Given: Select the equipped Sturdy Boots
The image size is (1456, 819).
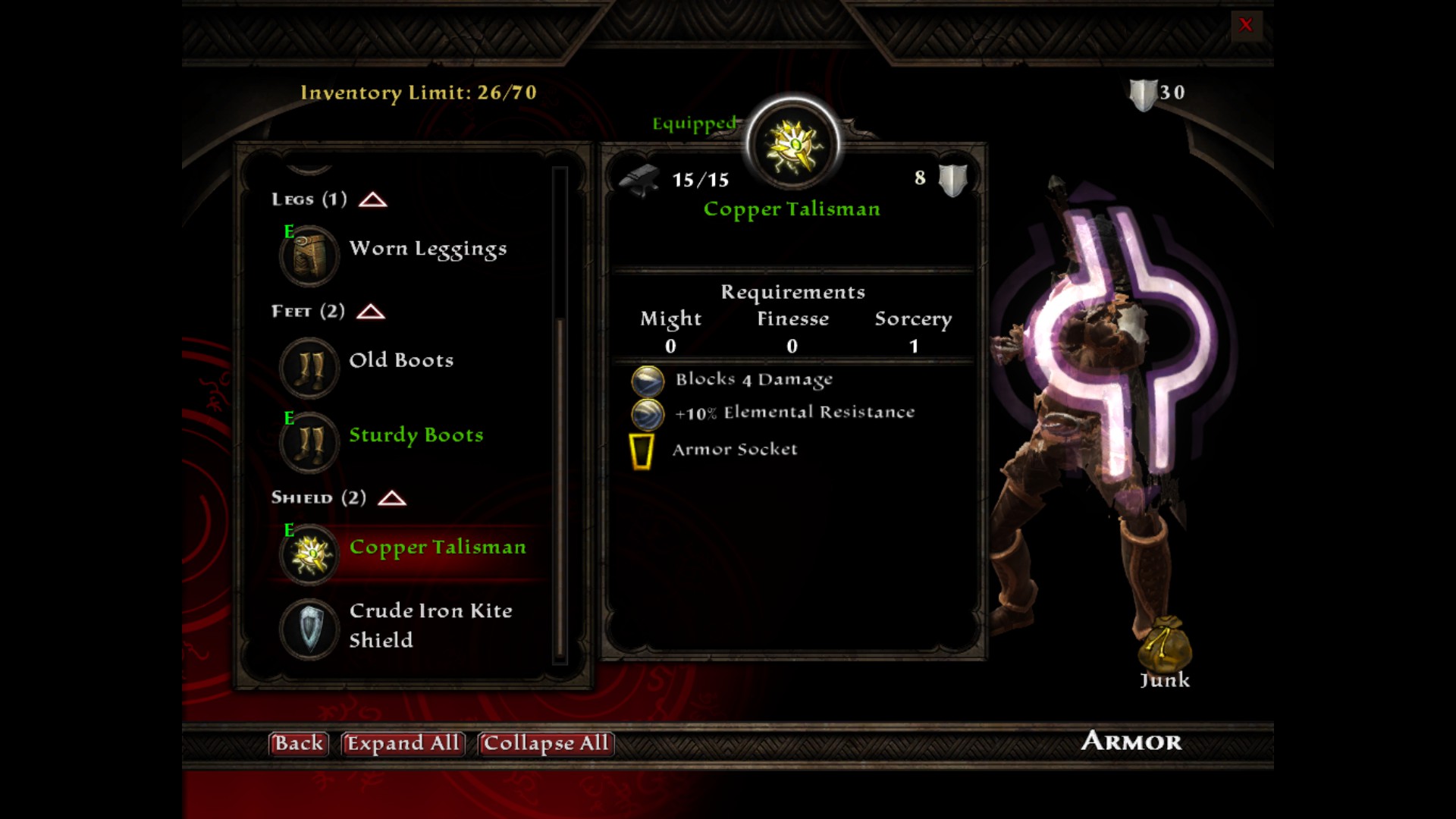Looking at the screenshot, I should pyautogui.click(x=416, y=435).
